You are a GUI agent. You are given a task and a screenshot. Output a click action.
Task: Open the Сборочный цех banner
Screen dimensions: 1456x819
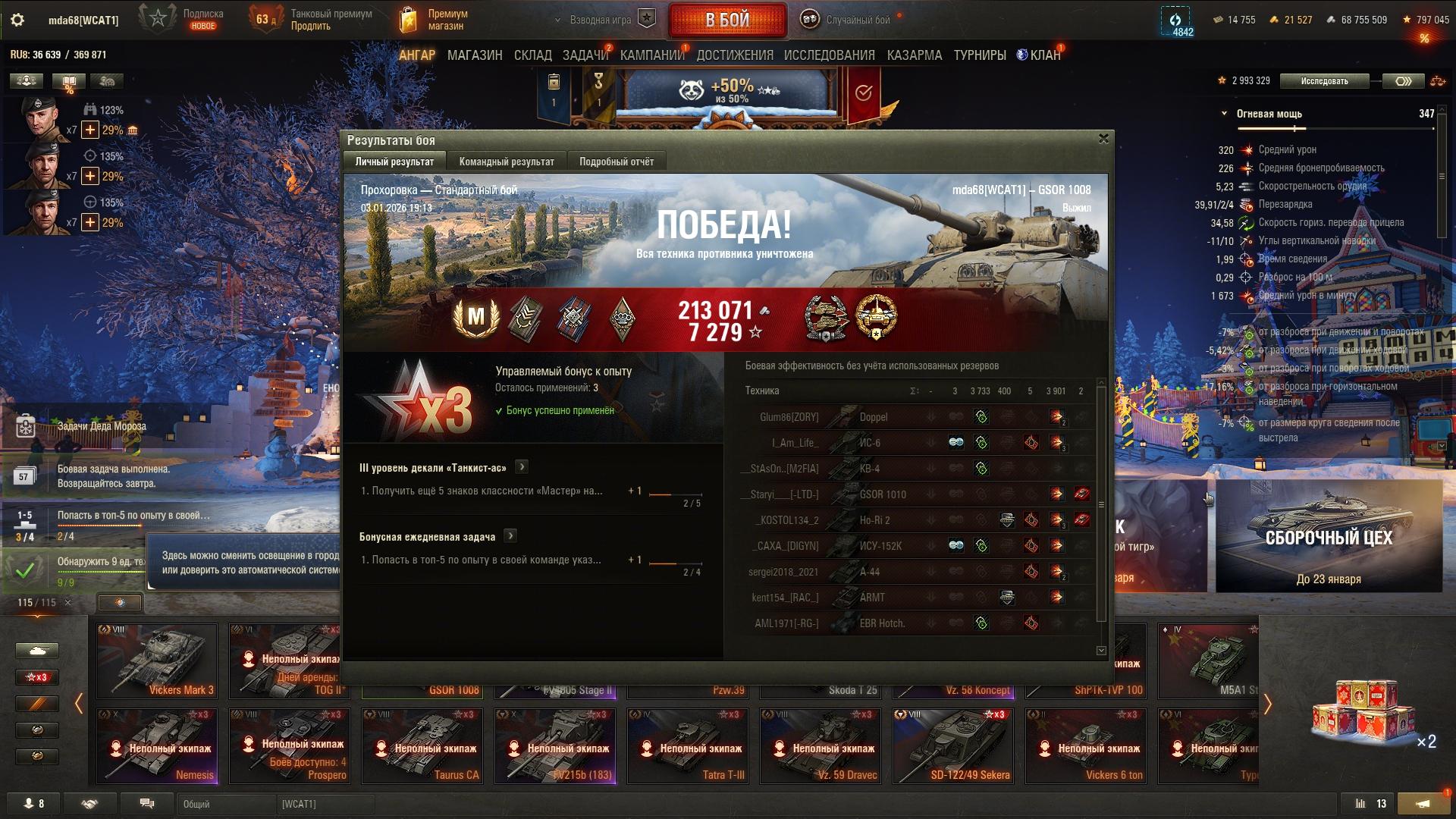pos(1329,536)
